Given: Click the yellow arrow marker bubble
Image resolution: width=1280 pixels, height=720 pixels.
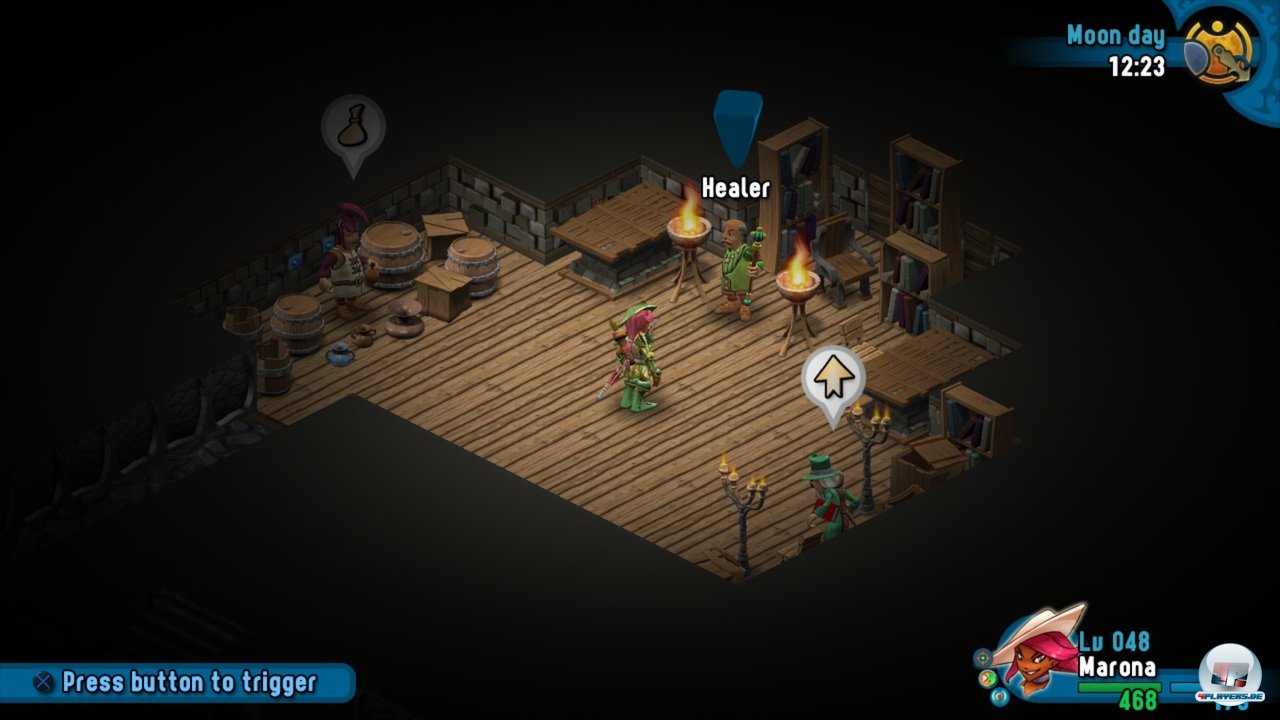Looking at the screenshot, I should click(833, 378).
